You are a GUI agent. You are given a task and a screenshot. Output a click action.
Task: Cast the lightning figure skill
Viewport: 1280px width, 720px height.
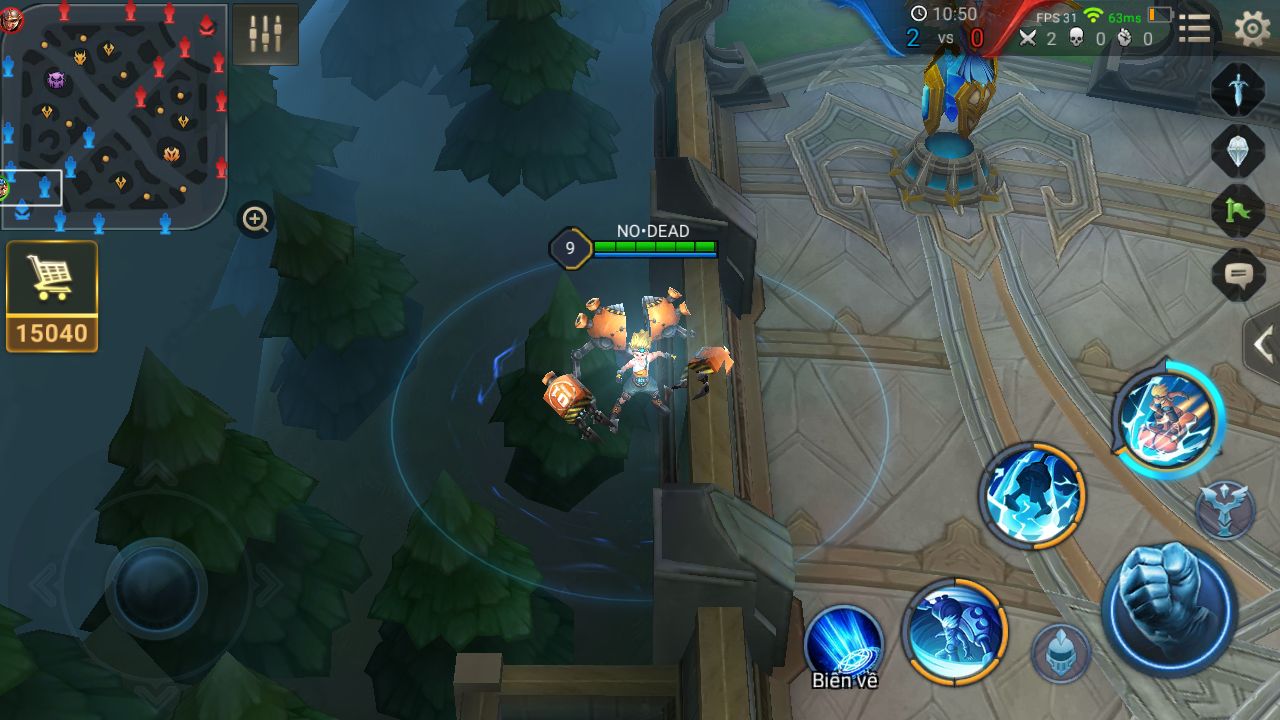point(1032,496)
